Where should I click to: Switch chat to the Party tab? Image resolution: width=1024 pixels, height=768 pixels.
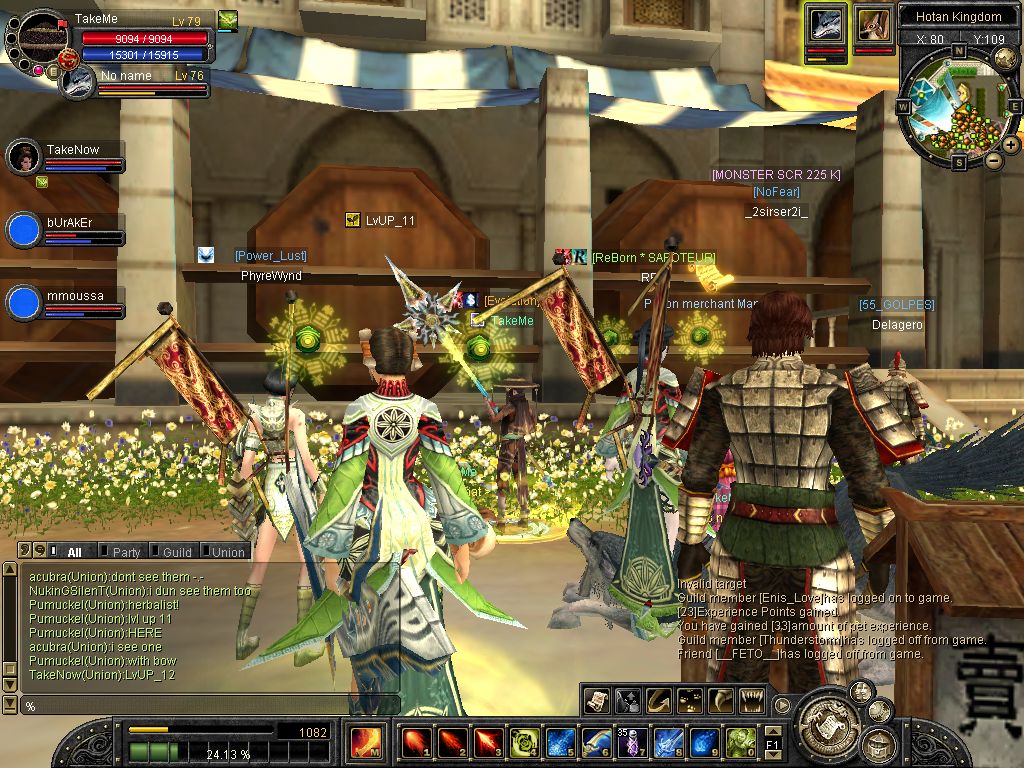126,552
